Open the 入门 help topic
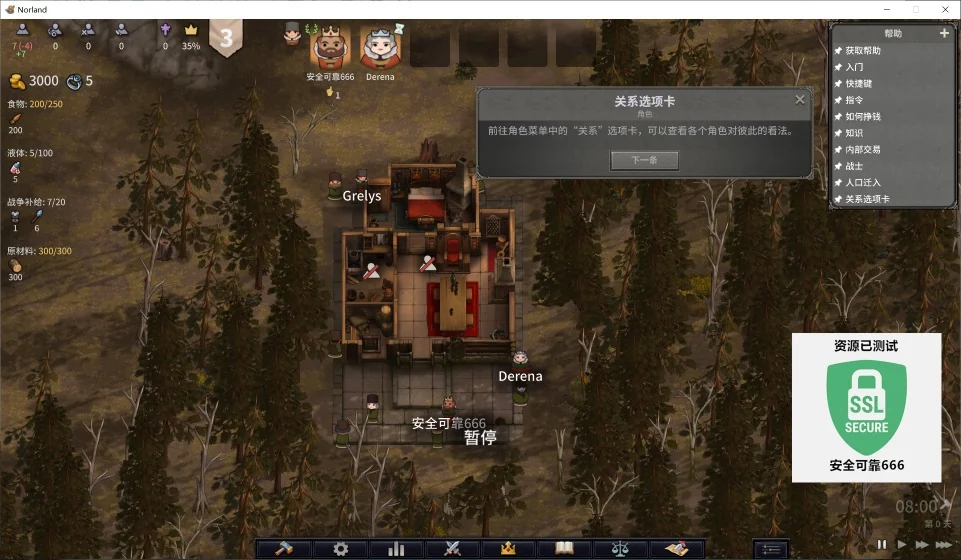The width and height of the screenshot is (961, 560). (x=854, y=67)
